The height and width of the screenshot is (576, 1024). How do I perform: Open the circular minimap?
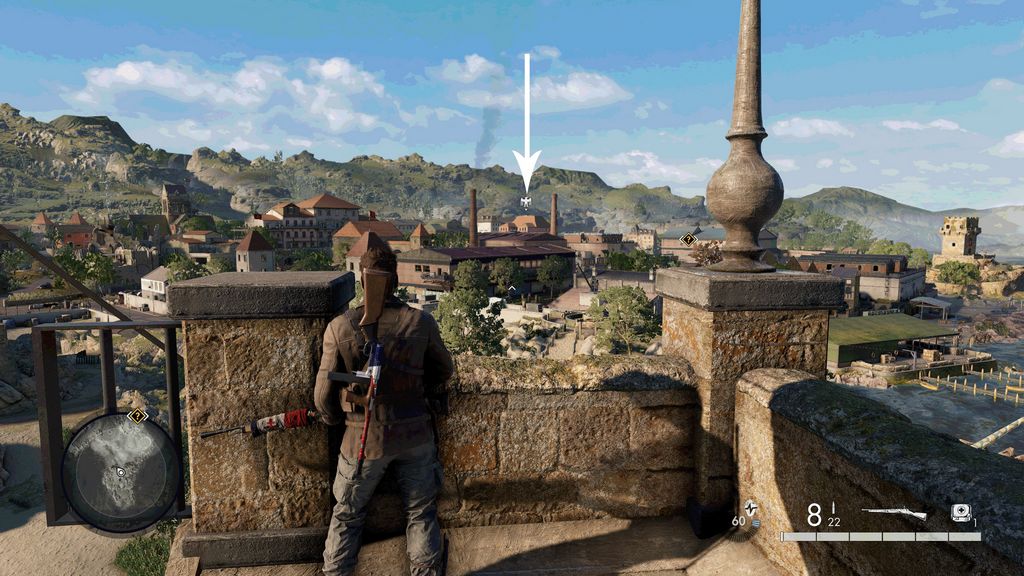pos(121,471)
